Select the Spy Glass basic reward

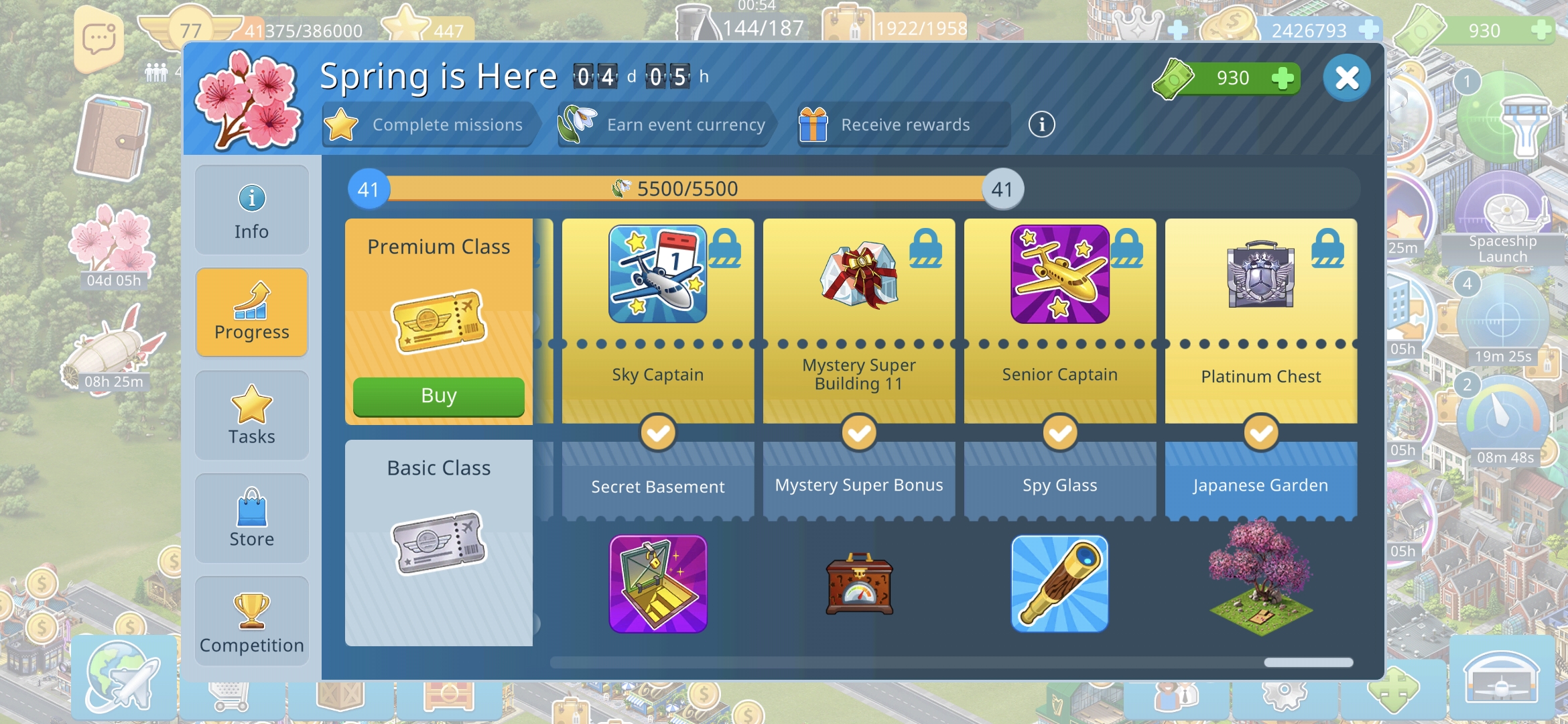tap(1059, 583)
